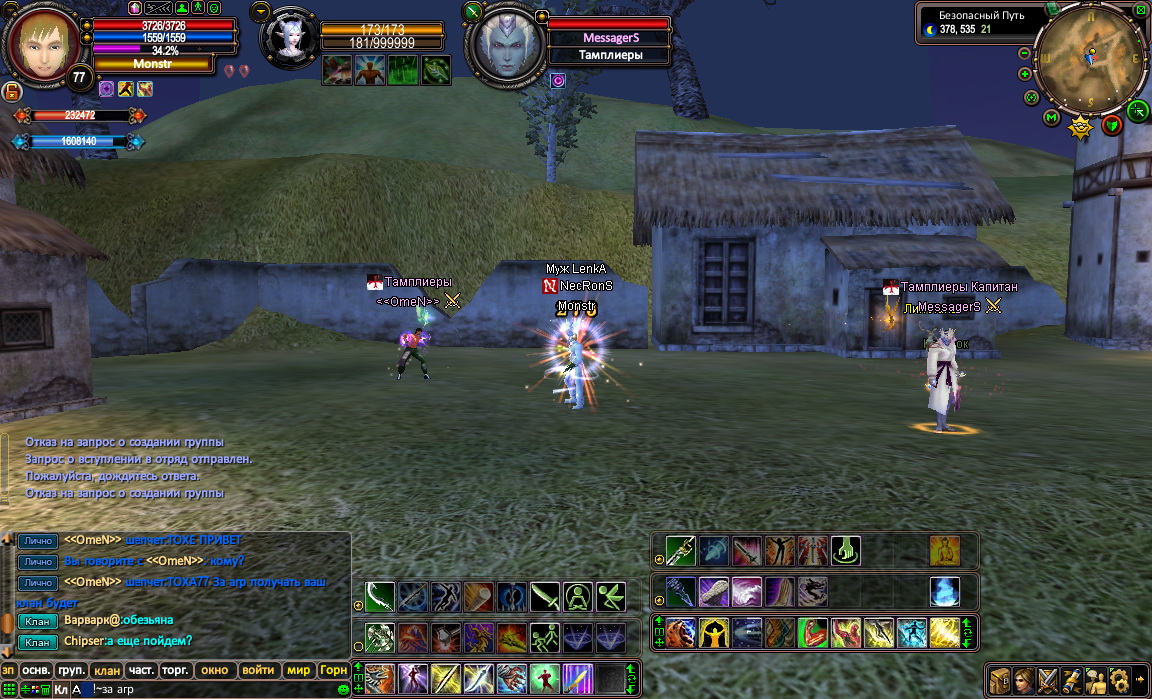Use the golden meditating figure skill
Image resolution: width=1152 pixels, height=699 pixels.
coord(944,551)
